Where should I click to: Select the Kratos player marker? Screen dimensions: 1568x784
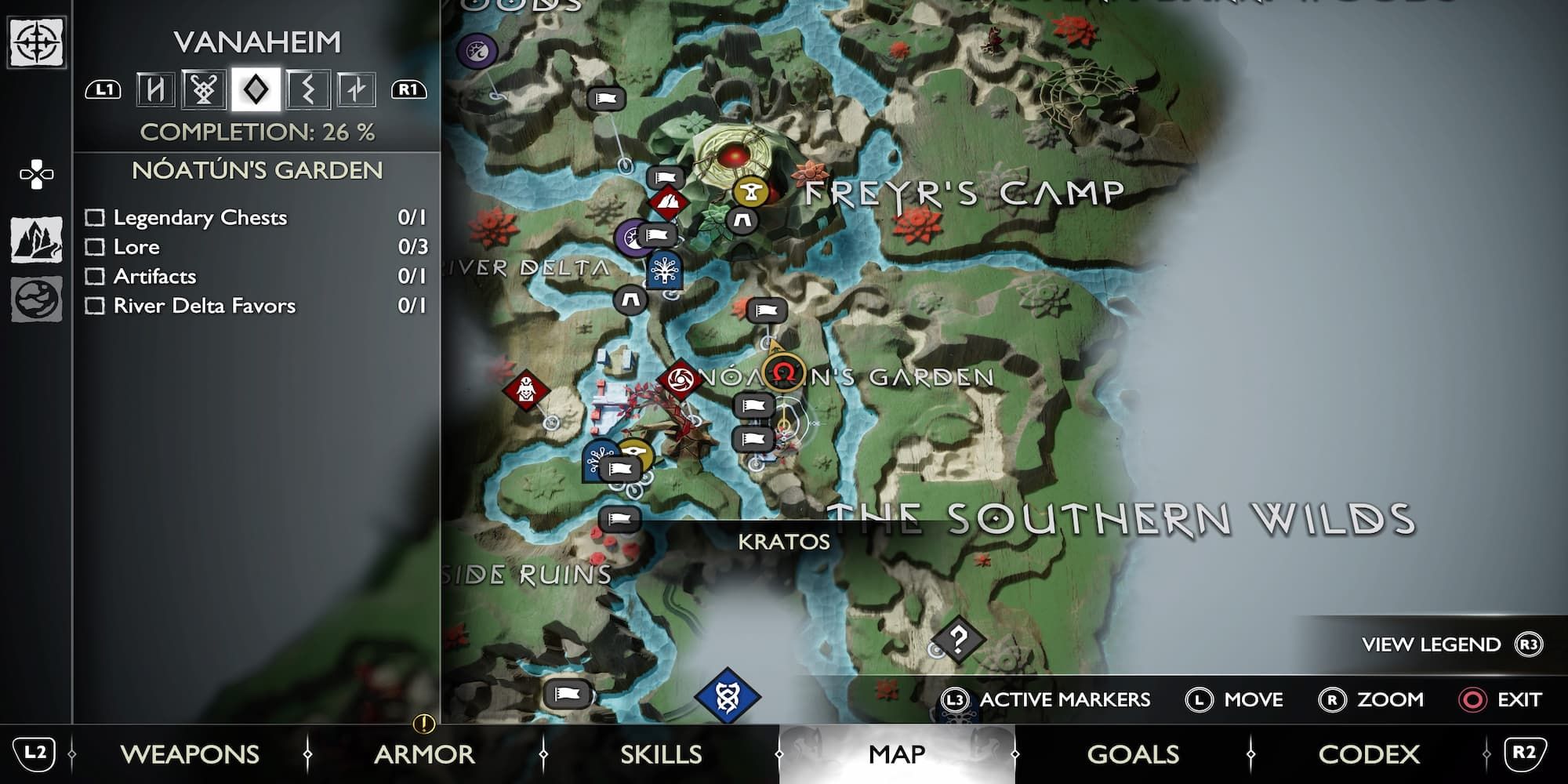coord(783,373)
